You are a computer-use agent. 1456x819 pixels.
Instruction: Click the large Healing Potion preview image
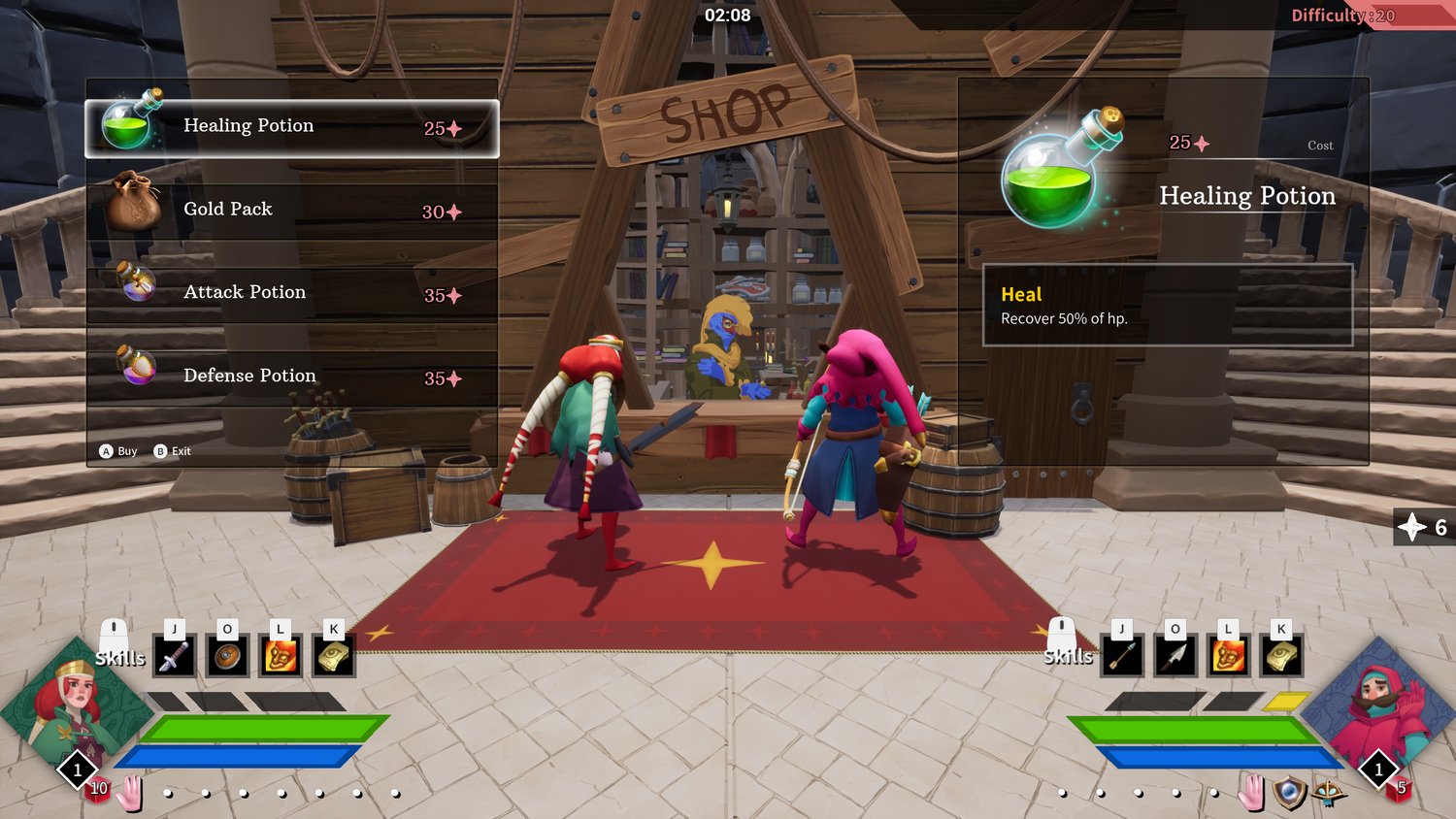(x=1058, y=173)
